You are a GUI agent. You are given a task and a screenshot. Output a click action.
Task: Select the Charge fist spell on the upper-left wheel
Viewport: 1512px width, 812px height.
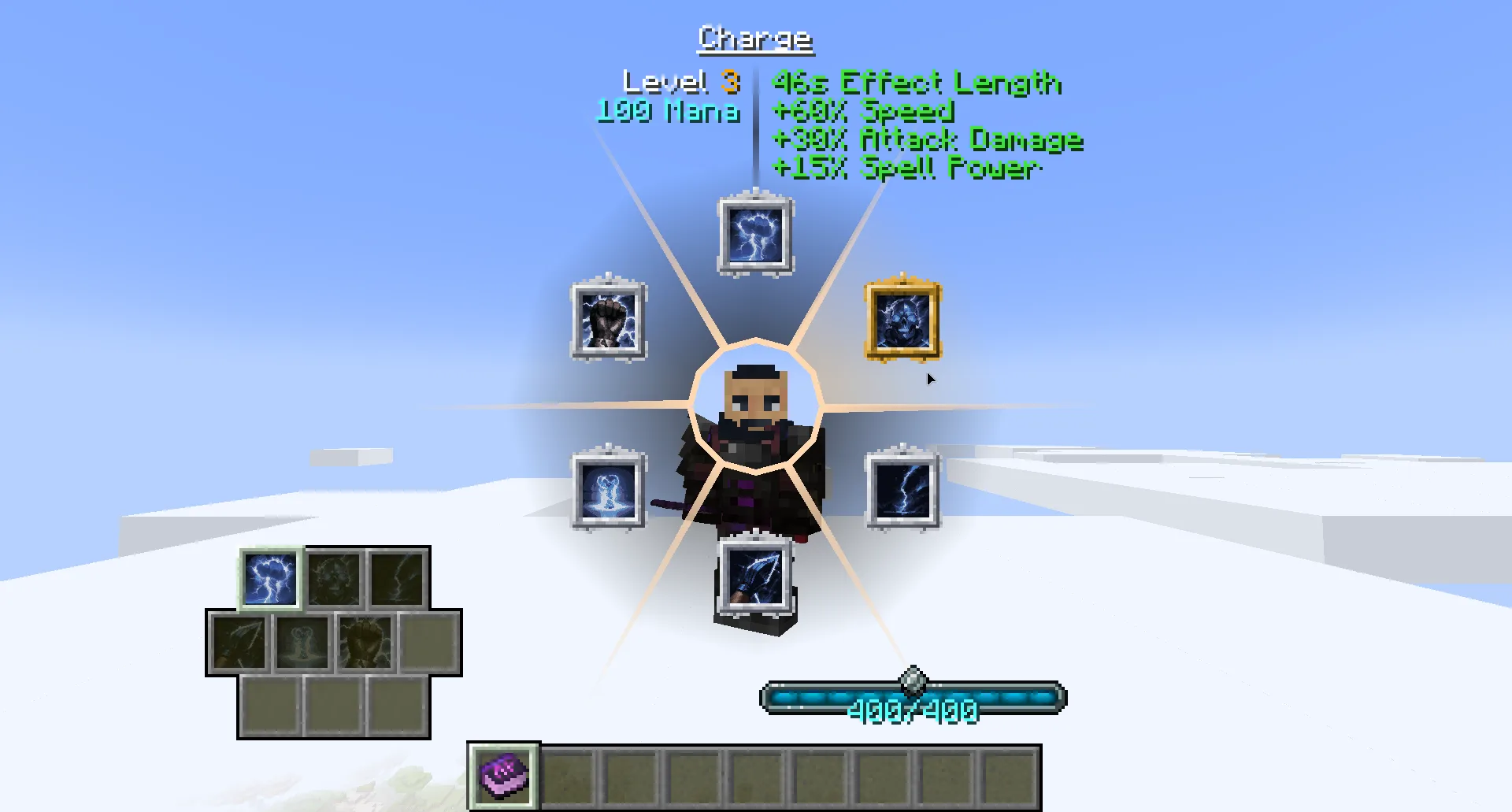607,323
